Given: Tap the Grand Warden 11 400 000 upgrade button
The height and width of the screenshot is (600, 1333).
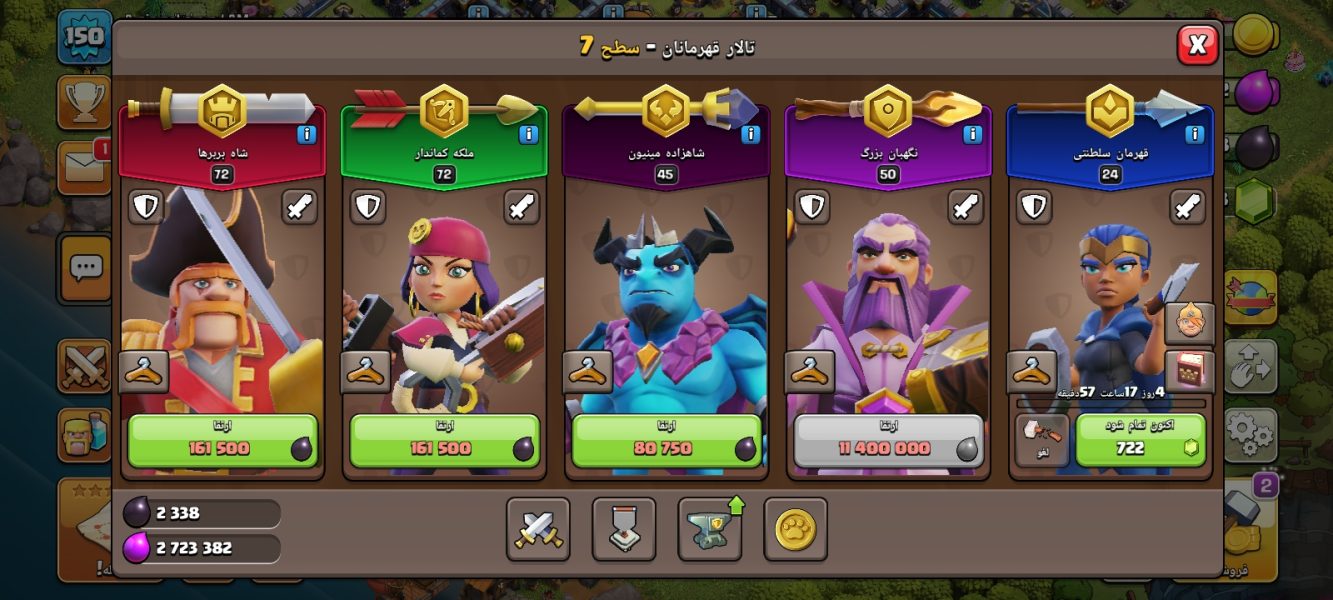Looking at the screenshot, I should click(x=888, y=441).
